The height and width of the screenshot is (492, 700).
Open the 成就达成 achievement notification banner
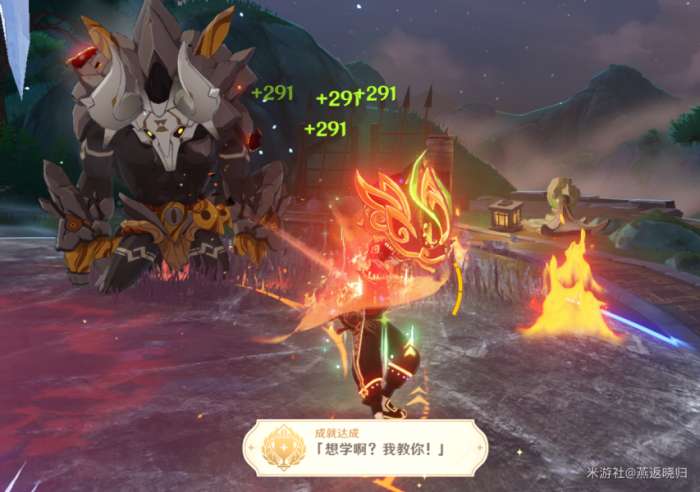coord(366,447)
